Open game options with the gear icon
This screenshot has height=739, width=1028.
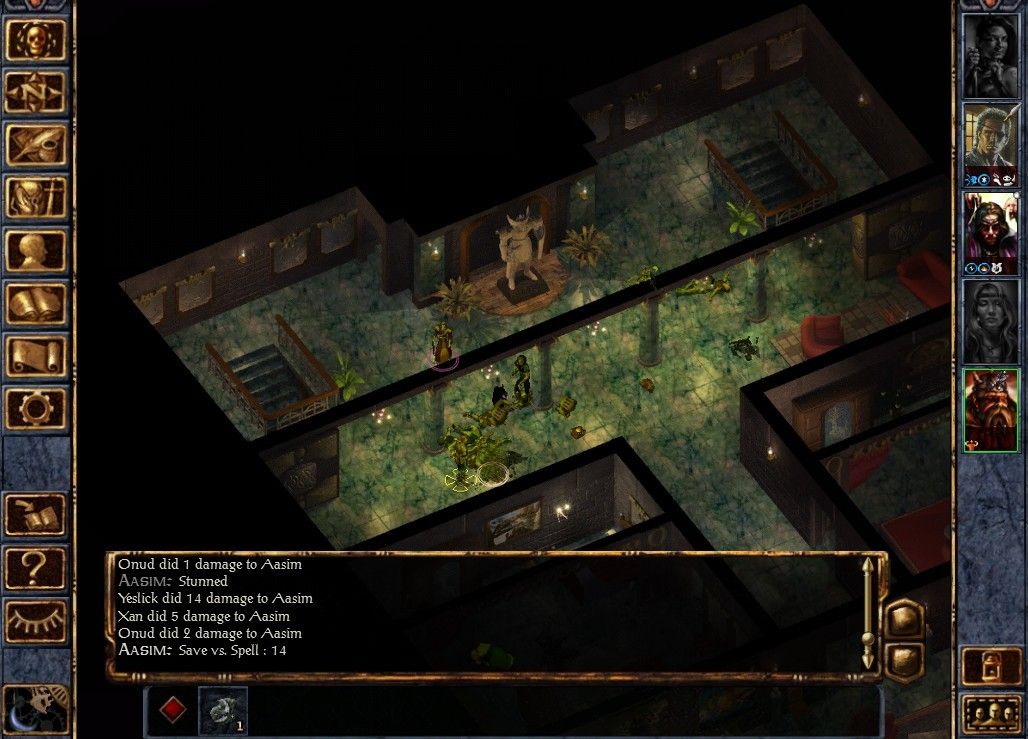(36, 408)
